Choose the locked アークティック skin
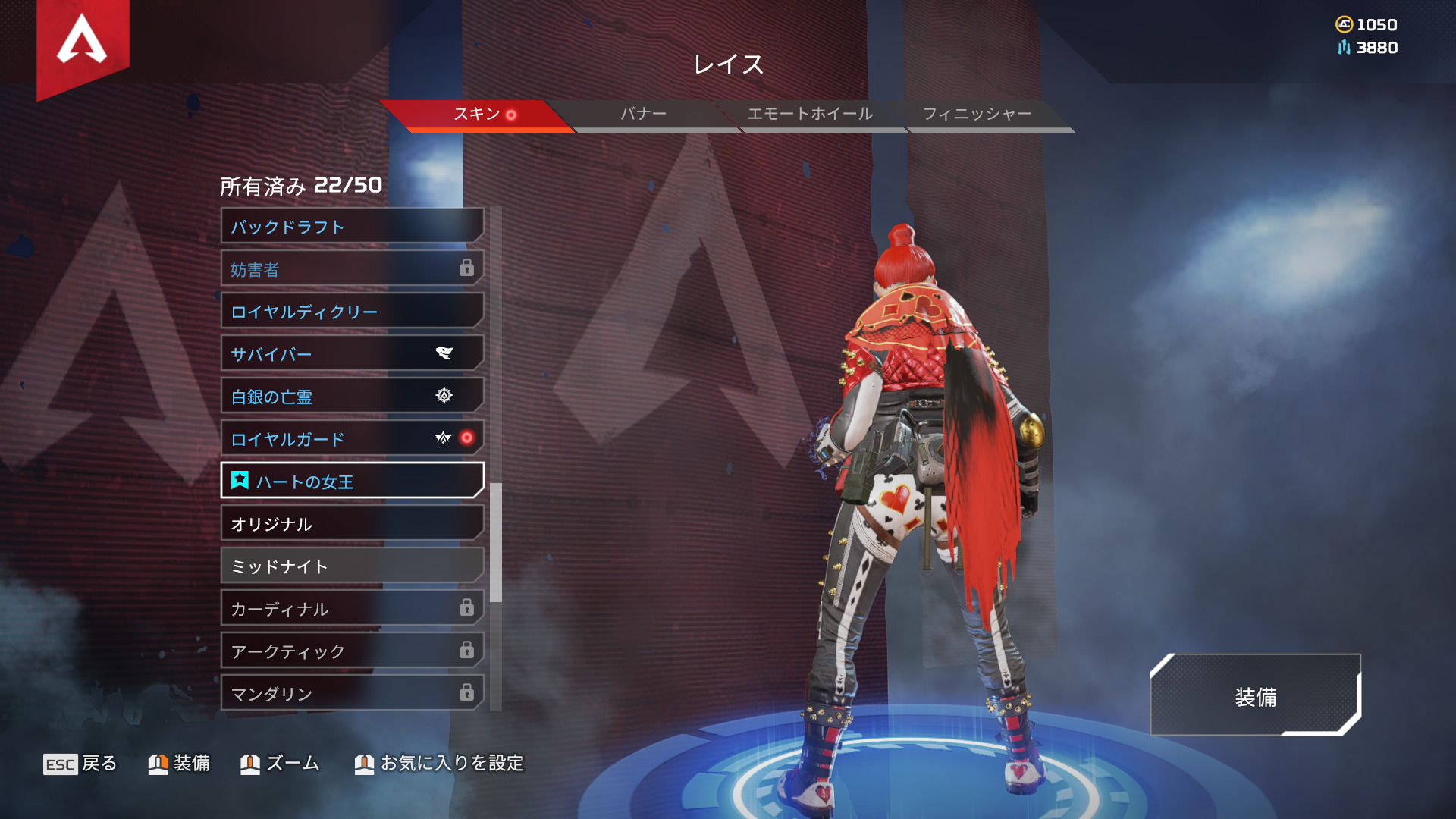The height and width of the screenshot is (819, 1456). pyautogui.click(x=352, y=651)
